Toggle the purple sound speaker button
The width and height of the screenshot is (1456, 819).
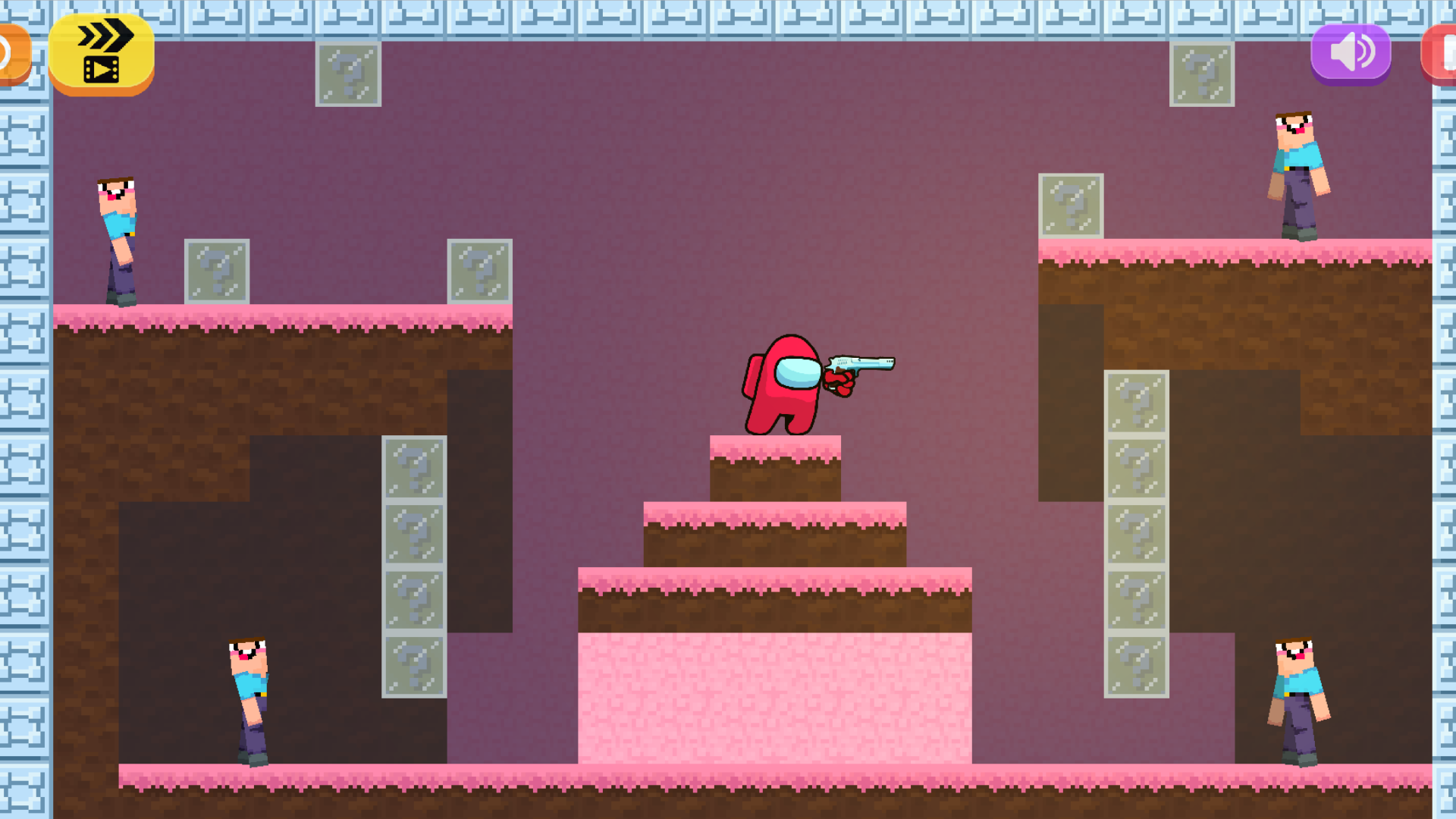pyautogui.click(x=1350, y=52)
